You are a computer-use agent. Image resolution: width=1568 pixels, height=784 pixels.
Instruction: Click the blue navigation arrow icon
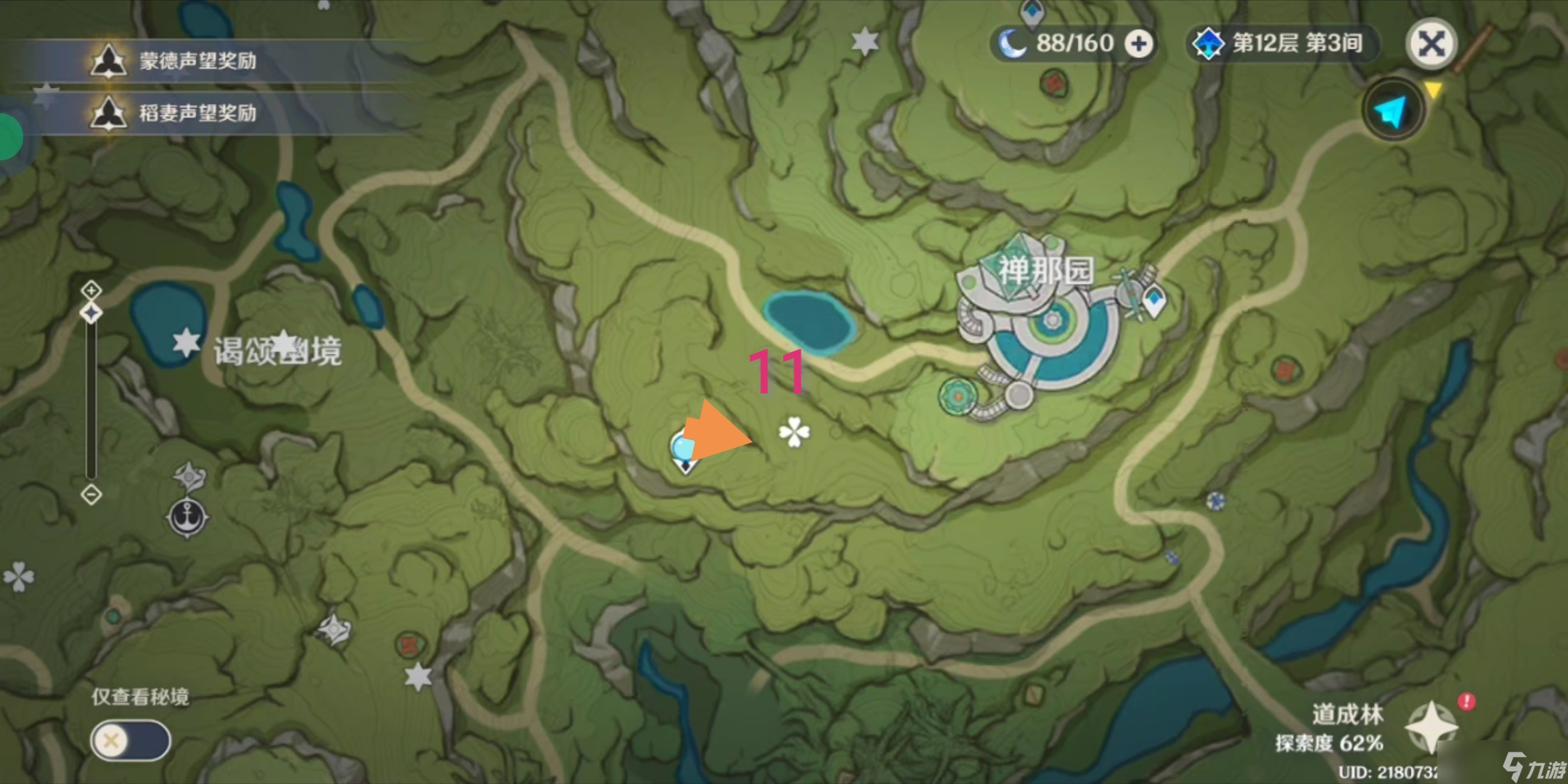tap(1392, 110)
